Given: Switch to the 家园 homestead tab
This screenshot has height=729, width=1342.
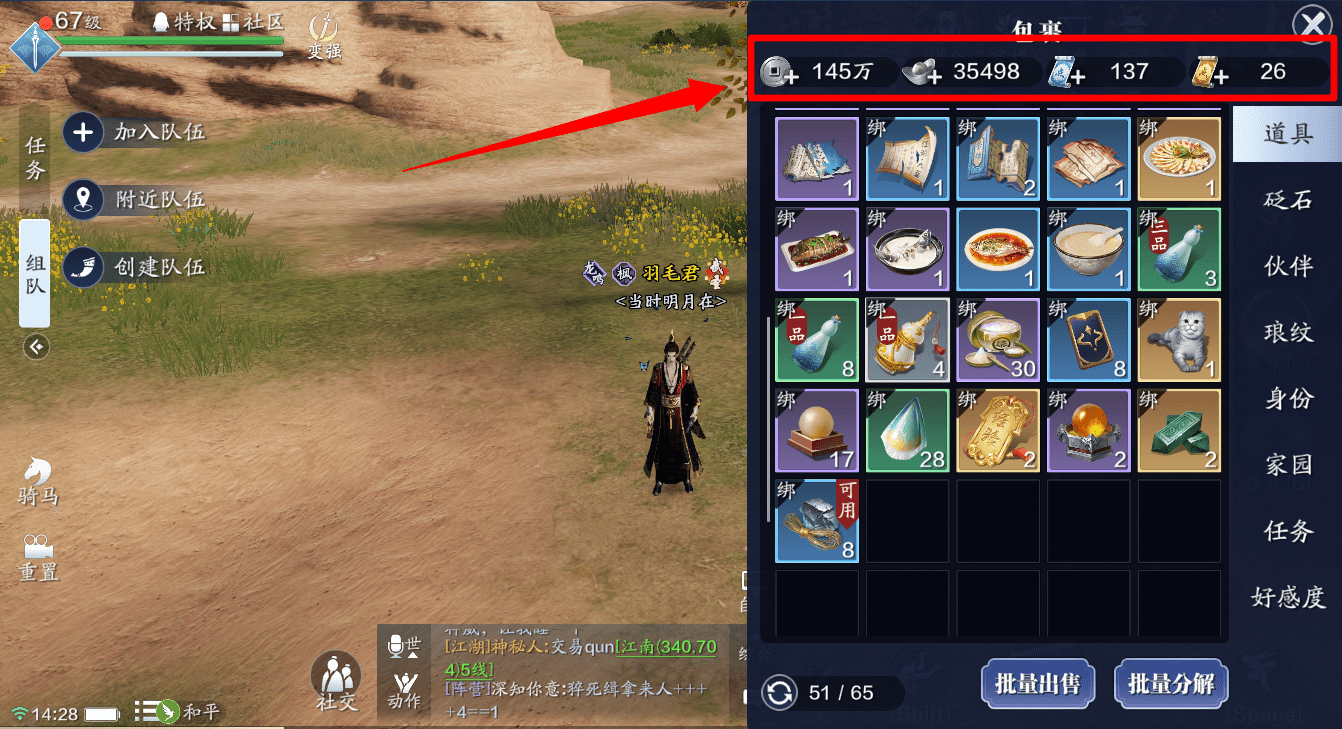Looking at the screenshot, I should (x=1287, y=464).
